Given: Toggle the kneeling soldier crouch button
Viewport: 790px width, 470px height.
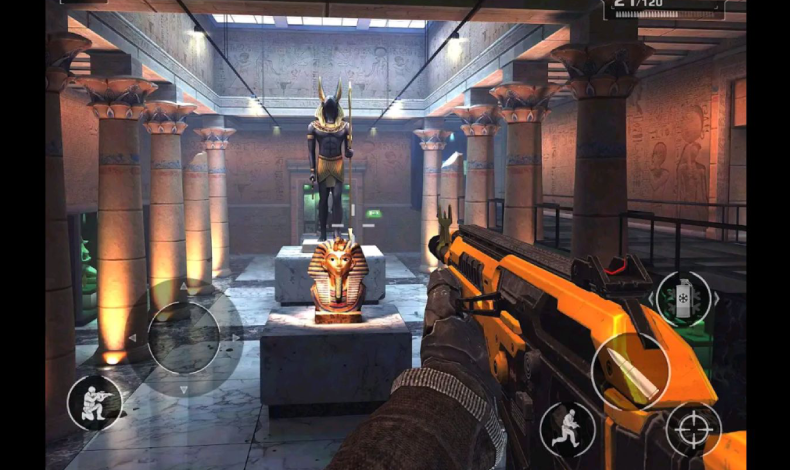Looking at the screenshot, I should click(x=95, y=403).
